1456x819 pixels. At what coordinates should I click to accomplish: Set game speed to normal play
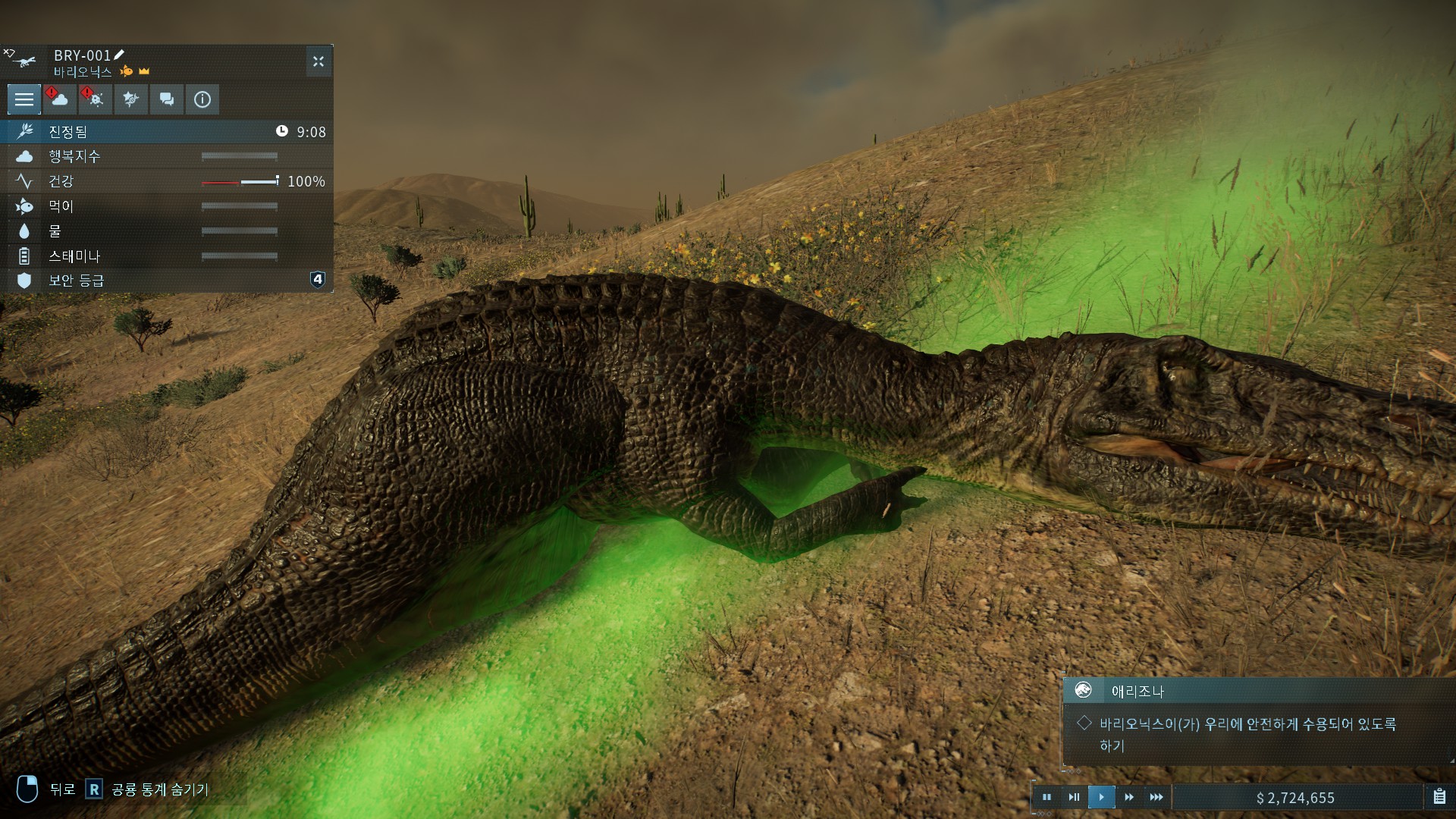click(1101, 797)
